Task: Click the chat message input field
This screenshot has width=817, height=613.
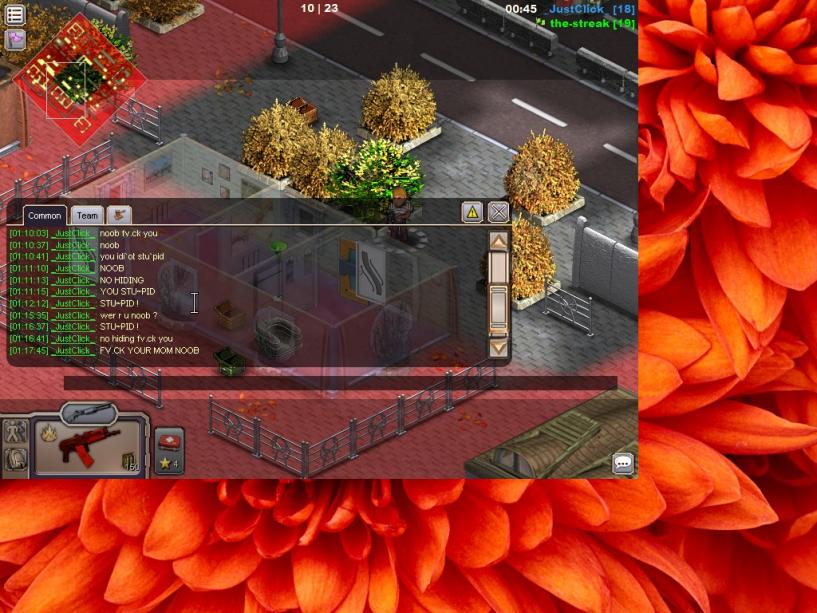Action: [x=340, y=382]
